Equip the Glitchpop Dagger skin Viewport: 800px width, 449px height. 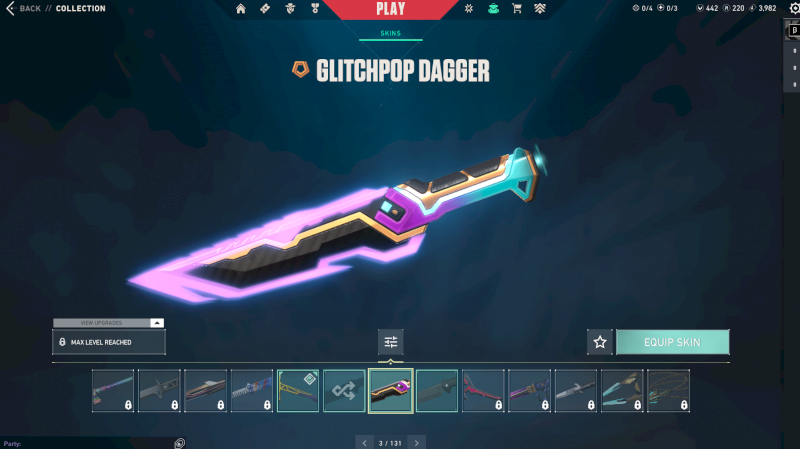672,342
